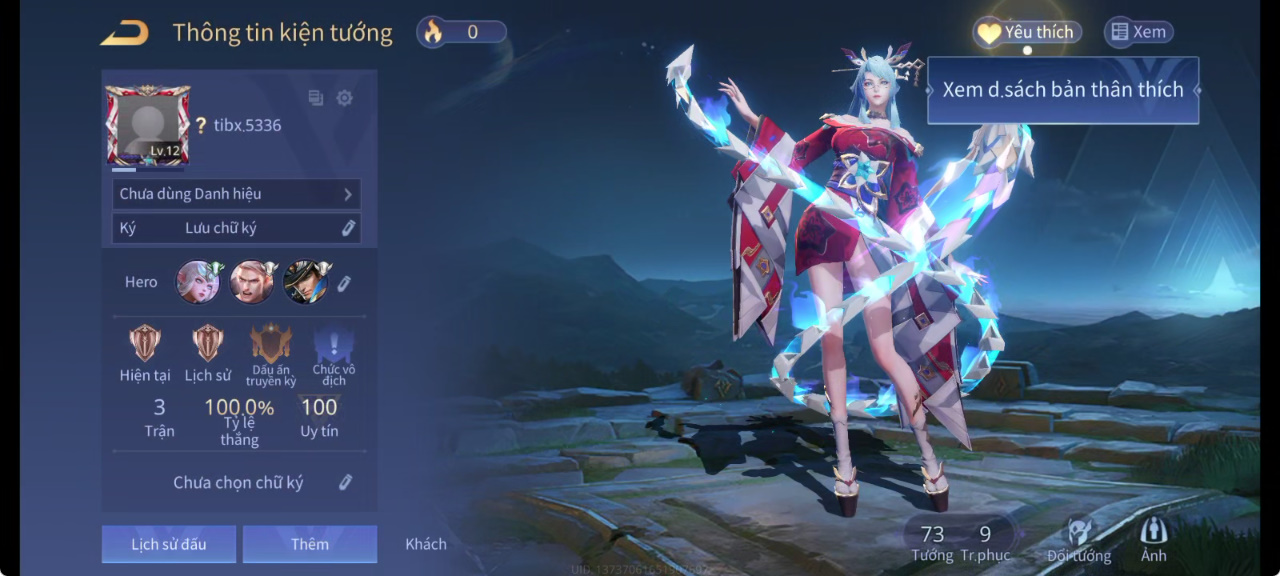
Task: Click the Ảnh photo button
Action: [x=1153, y=540]
